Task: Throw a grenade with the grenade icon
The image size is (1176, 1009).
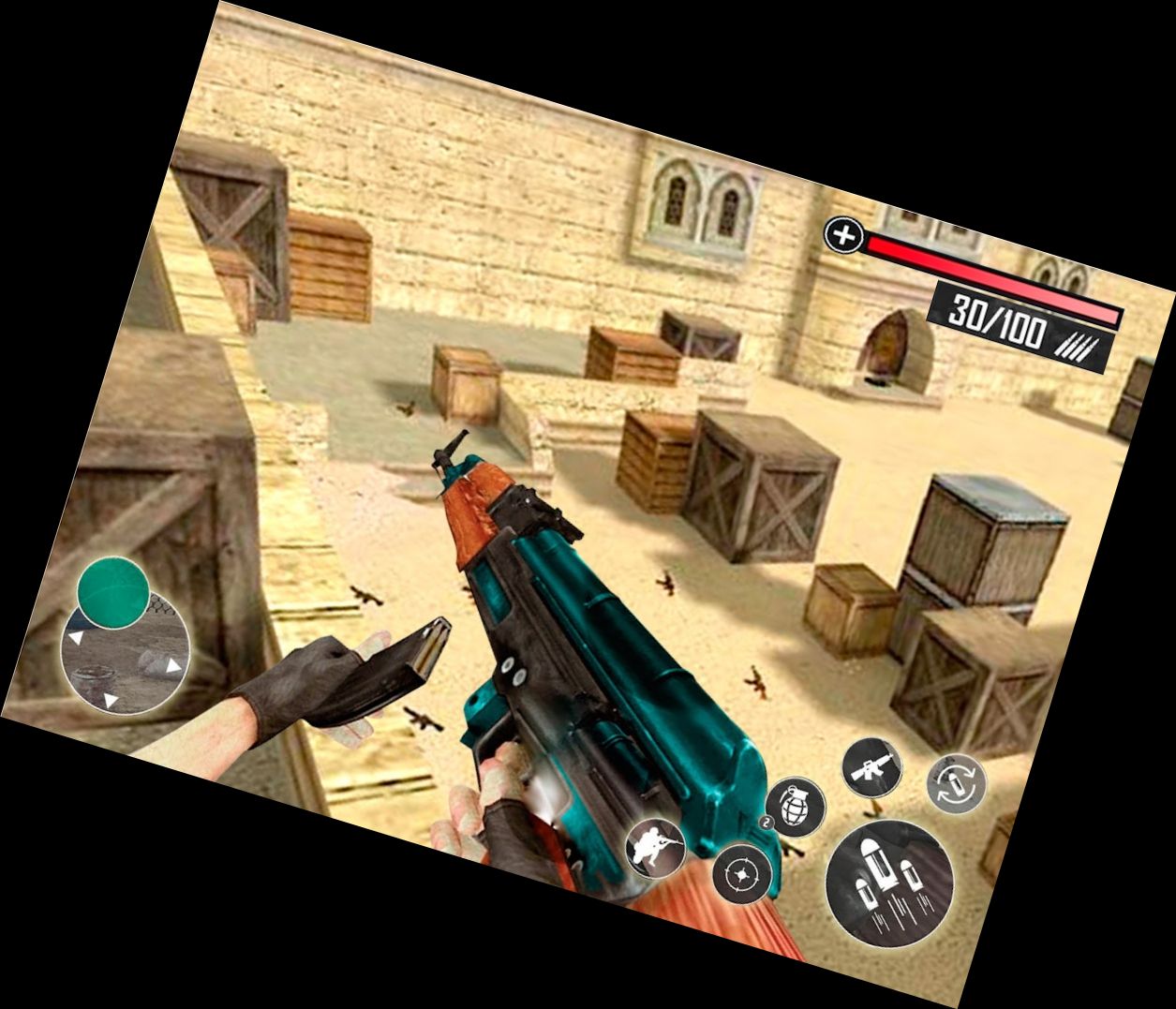Action: pos(796,807)
